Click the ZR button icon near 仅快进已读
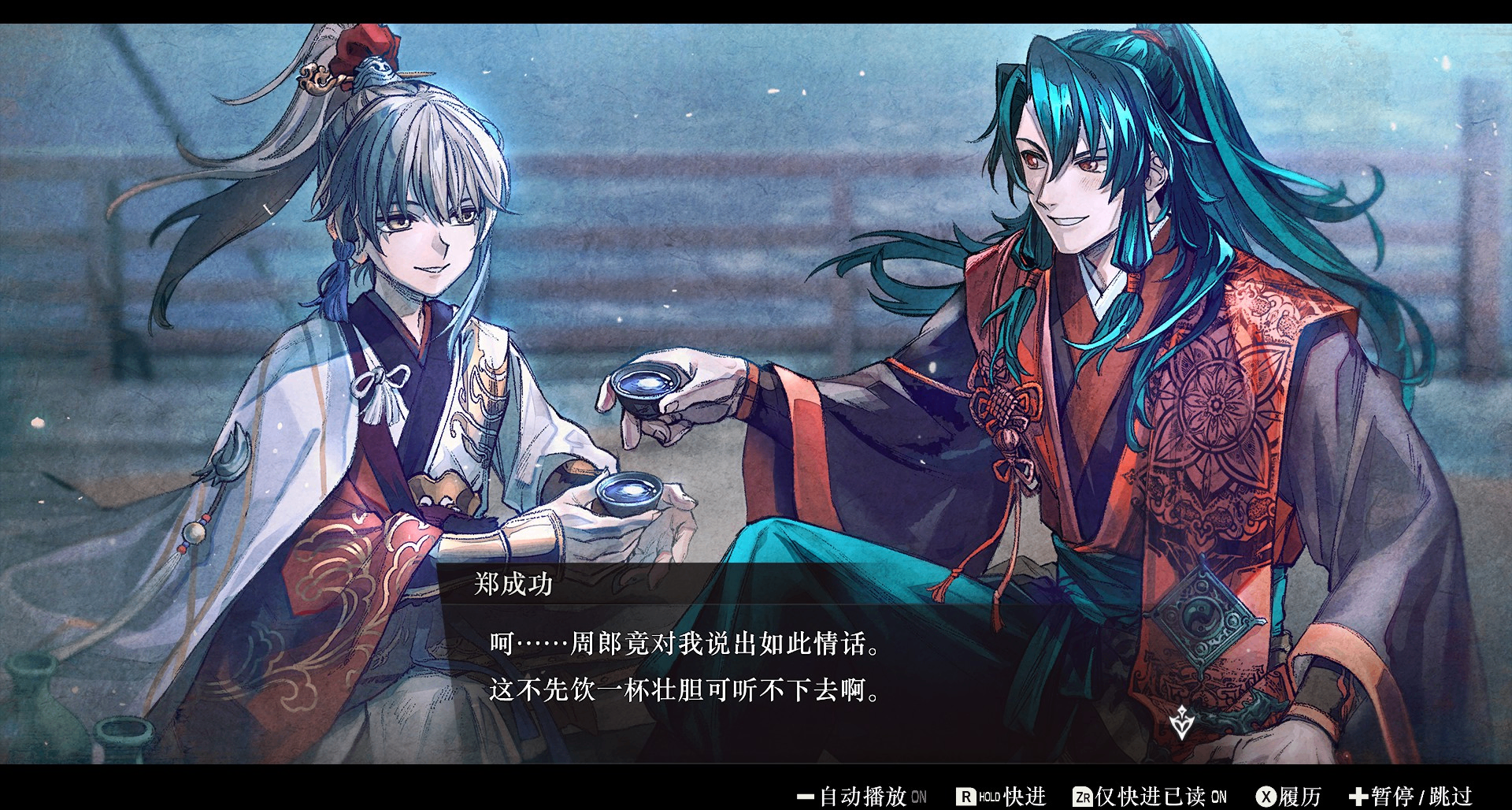 tap(1081, 796)
